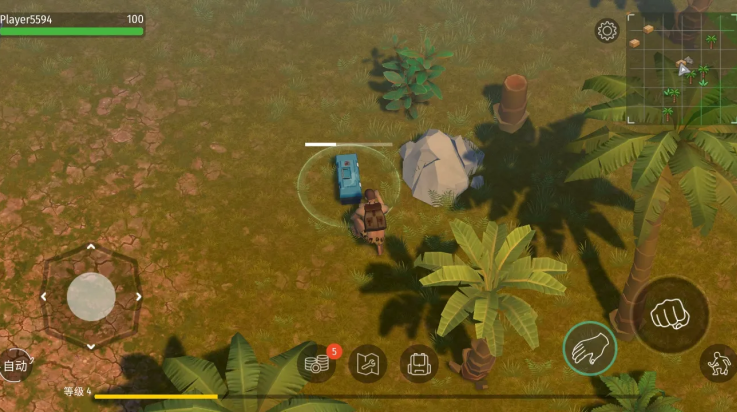Tap the open-hand interact button
737x412 pixels.
pyautogui.click(x=589, y=348)
